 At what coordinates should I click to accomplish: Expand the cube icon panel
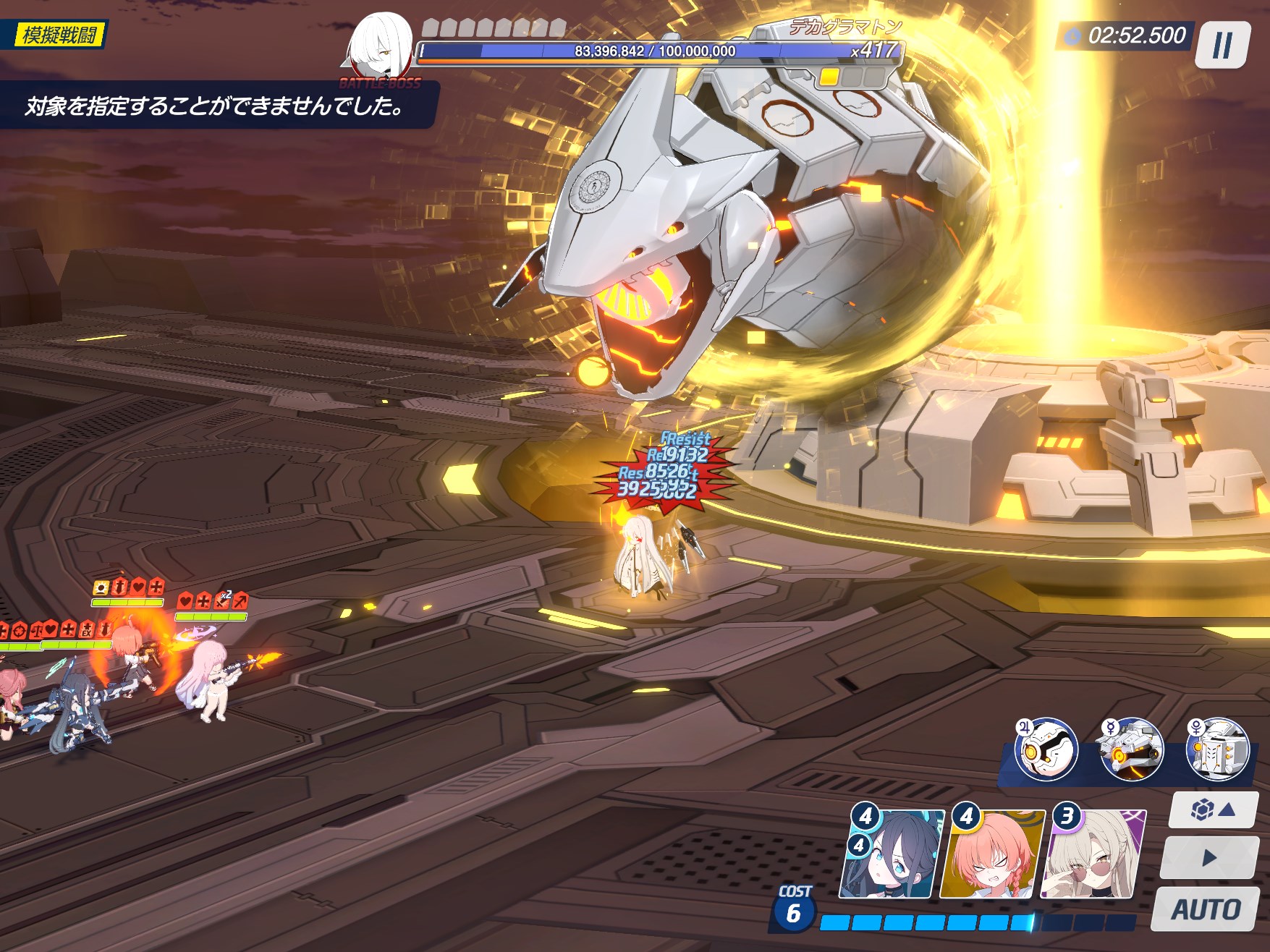(1213, 809)
